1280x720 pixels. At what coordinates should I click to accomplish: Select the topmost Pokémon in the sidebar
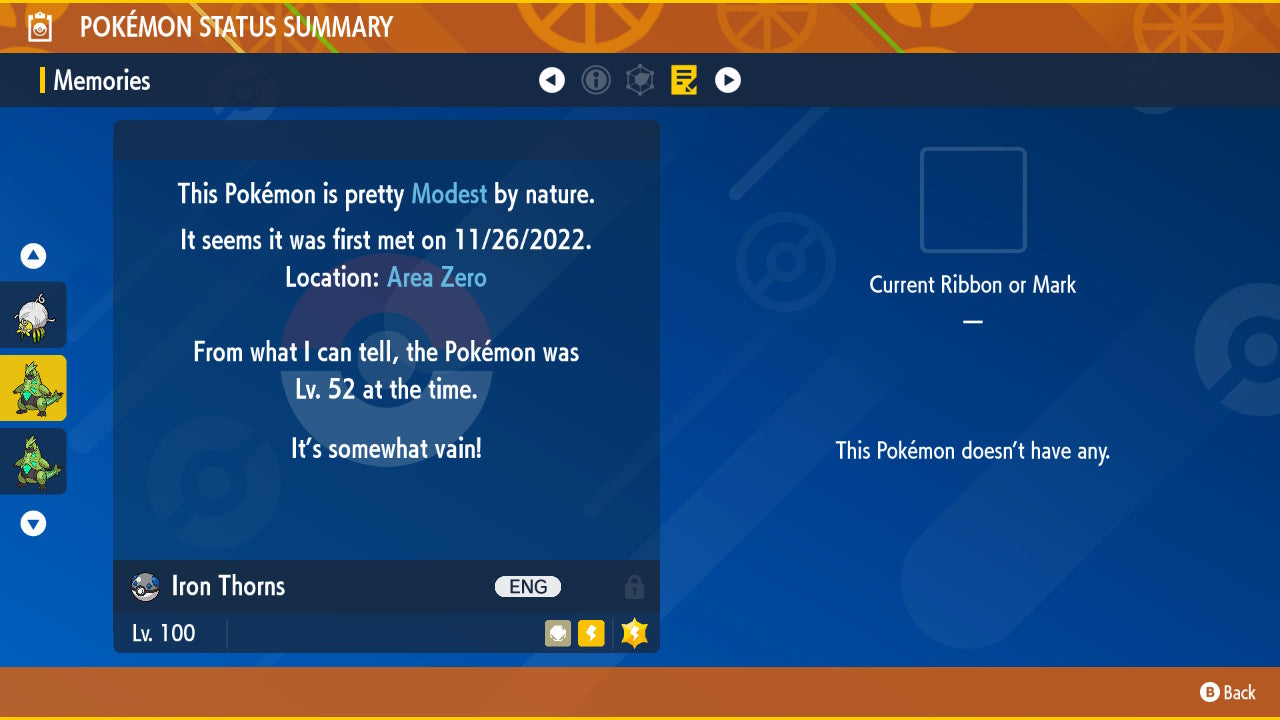click(x=33, y=315)
